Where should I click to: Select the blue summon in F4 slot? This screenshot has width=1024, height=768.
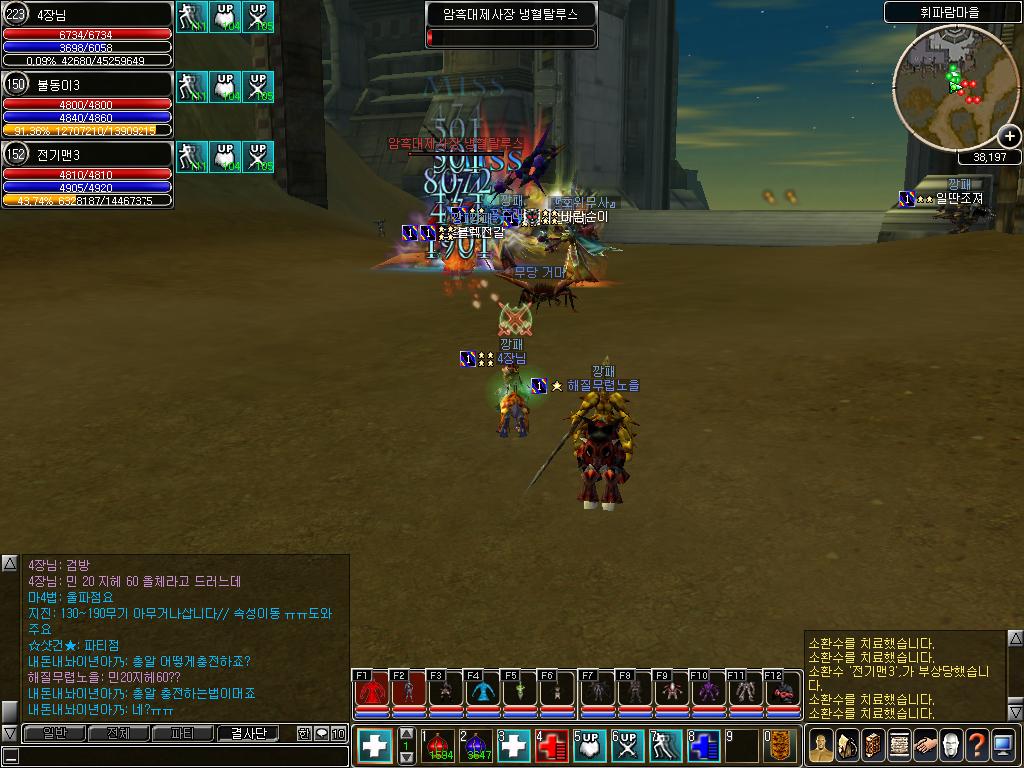(483, 690)
